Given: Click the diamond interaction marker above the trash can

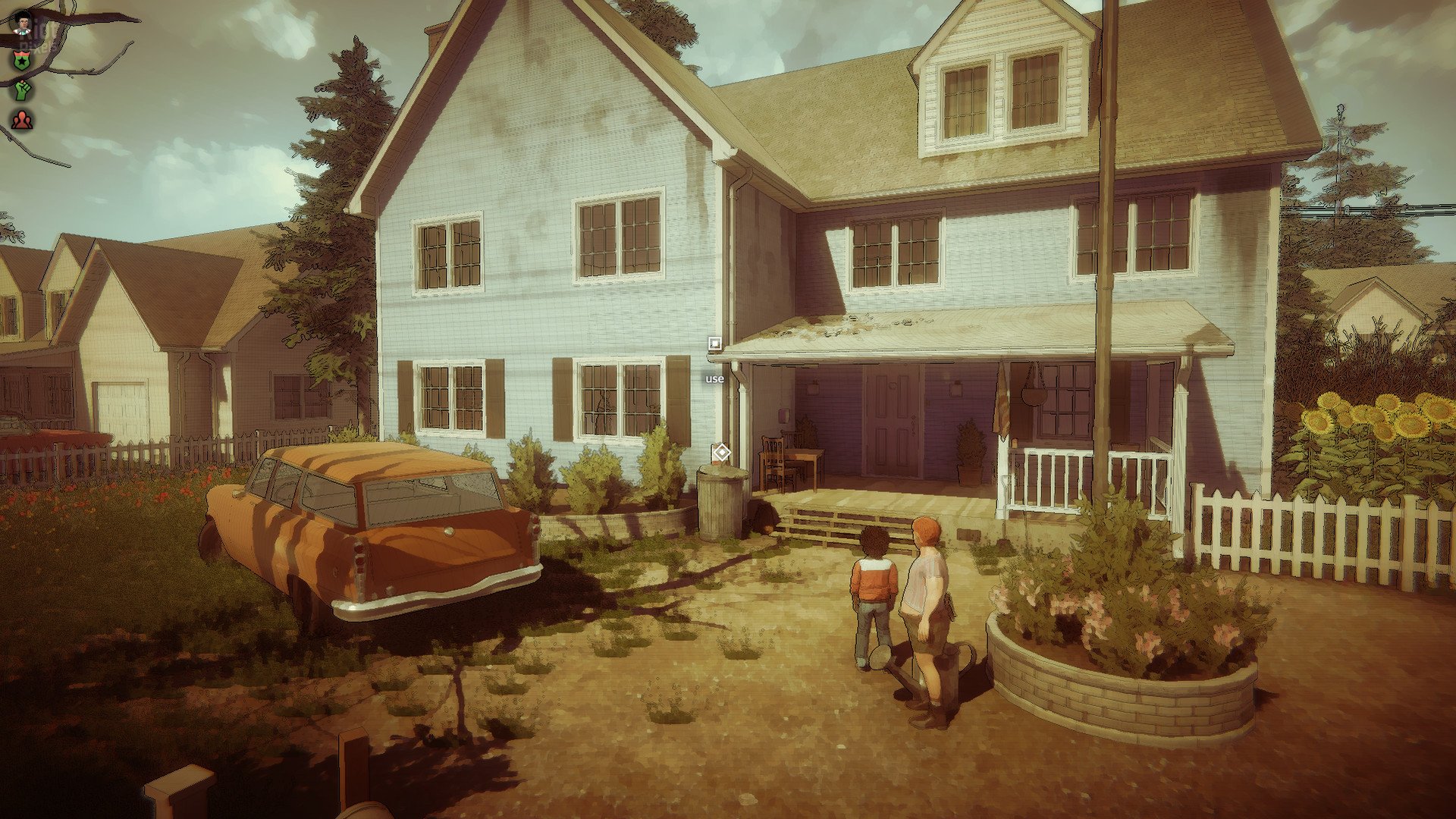Looking at the screenshot, I should [x=721, y=453].
